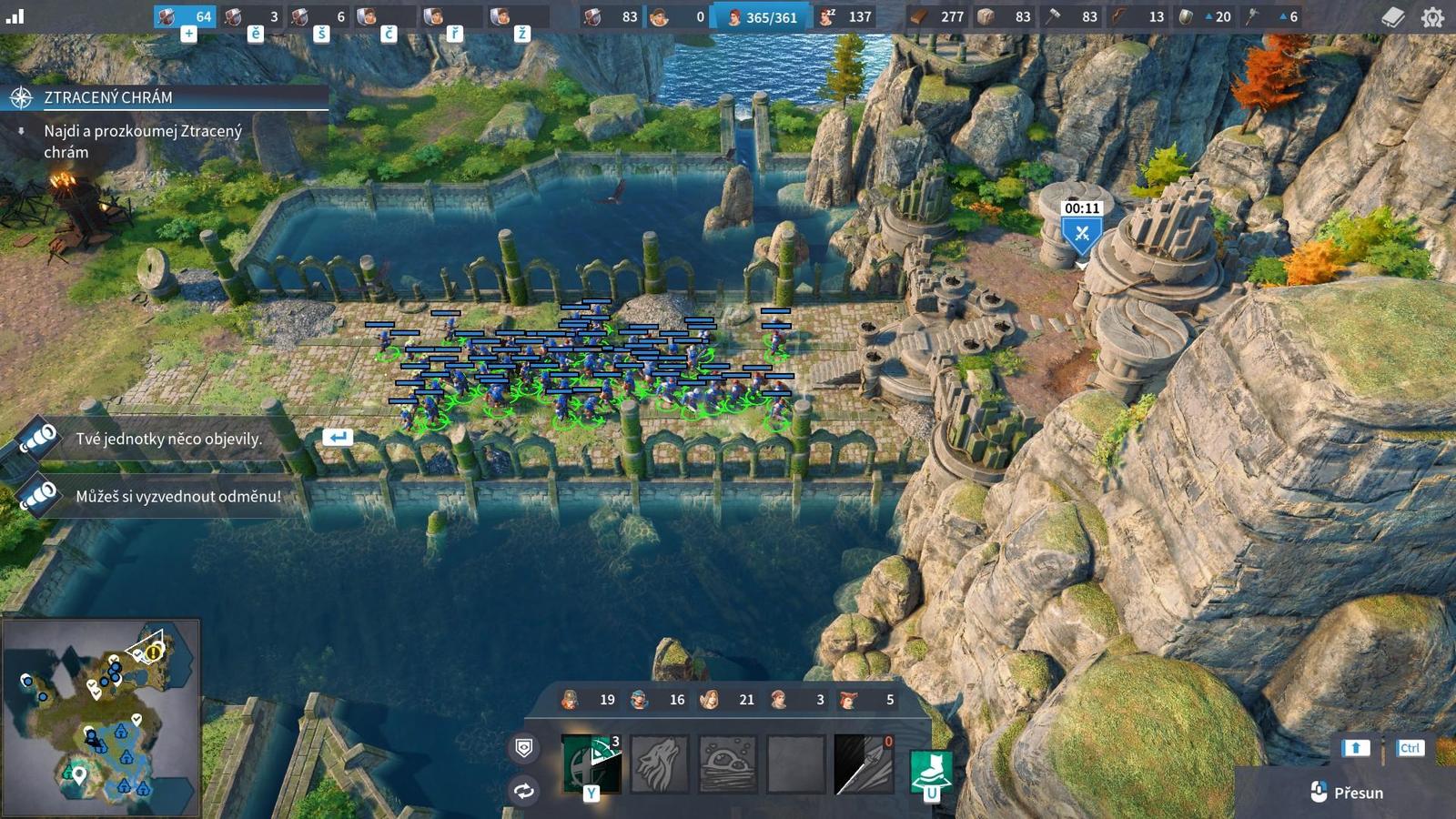The height and width of the screenshot is (819, 1456).
Task: Click the circular arrows cycle button
Action: coord(524,791)
